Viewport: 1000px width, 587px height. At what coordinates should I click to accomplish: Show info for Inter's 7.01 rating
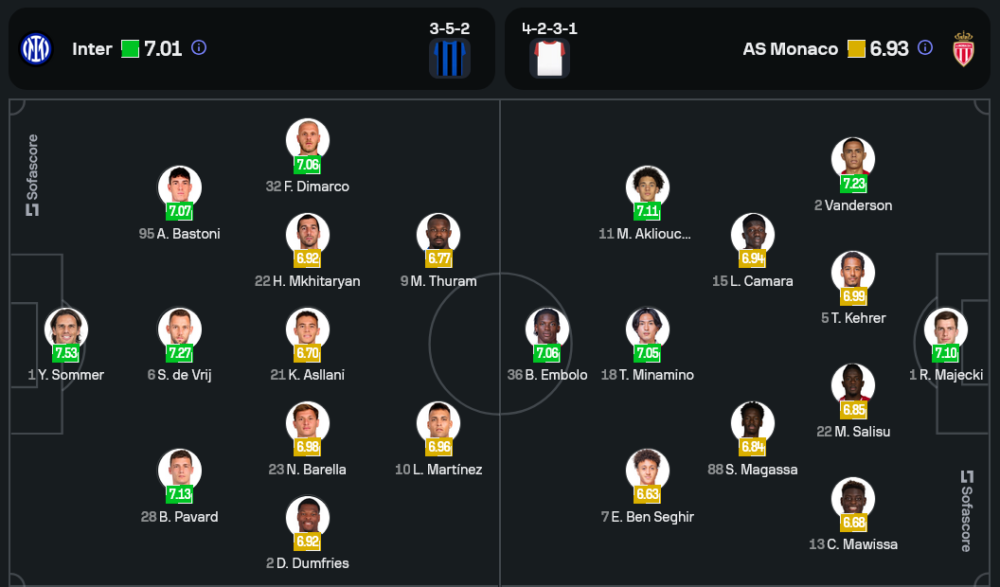click(199, 48)
